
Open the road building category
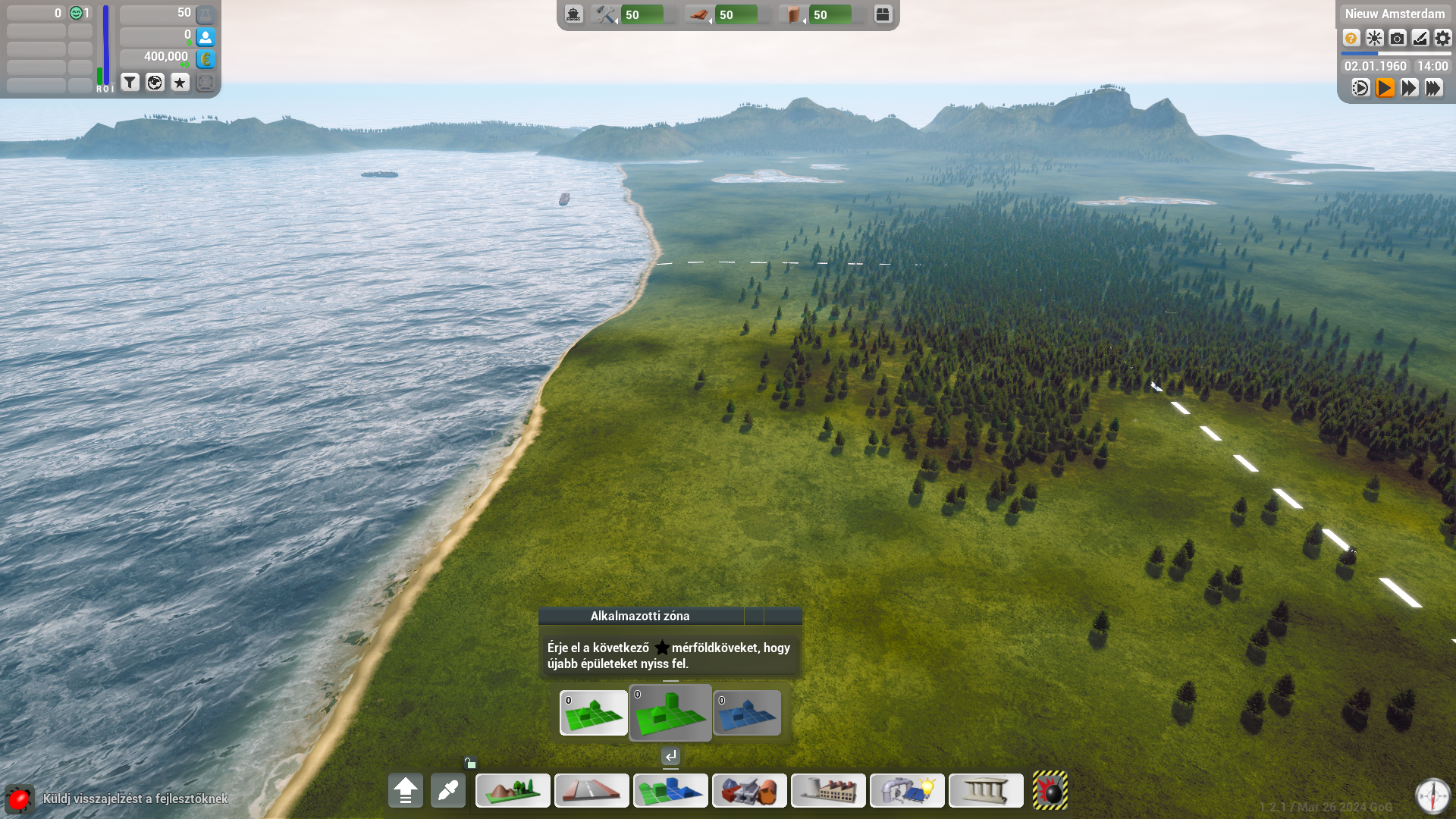tap(591, 791)
